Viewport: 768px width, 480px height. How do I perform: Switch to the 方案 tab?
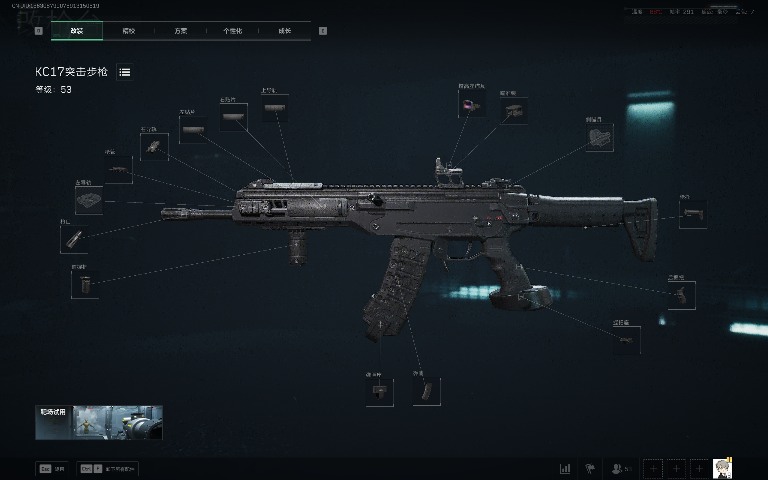tap(182, 31)
